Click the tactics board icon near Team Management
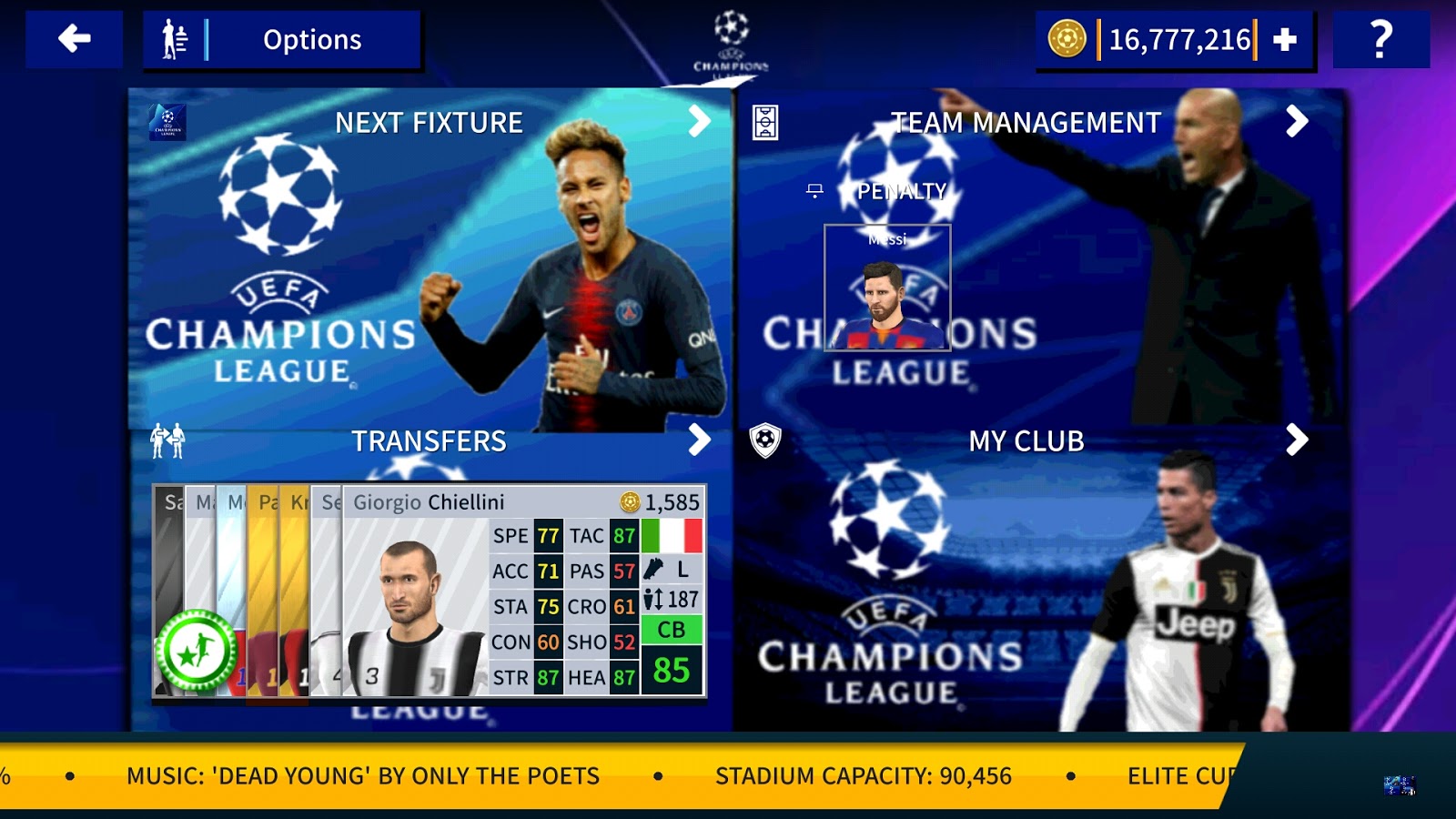This screenshot has width=1456, height=819. pos(767,123)
